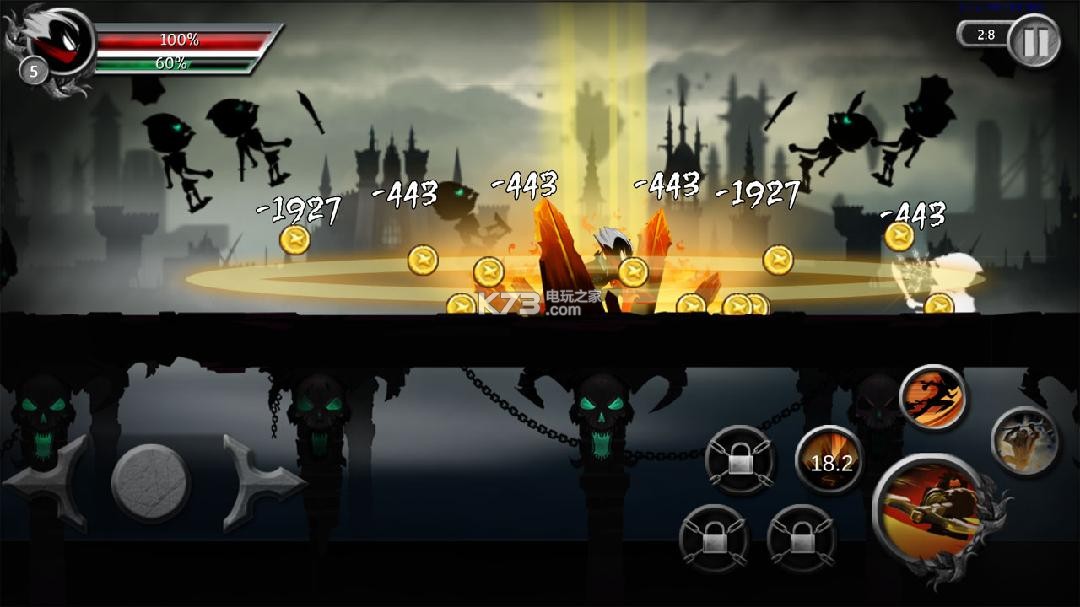Viewport: 1080px width, 607px height.
Task: Tap the large sword slash attack button
Action: coord(928,511)
